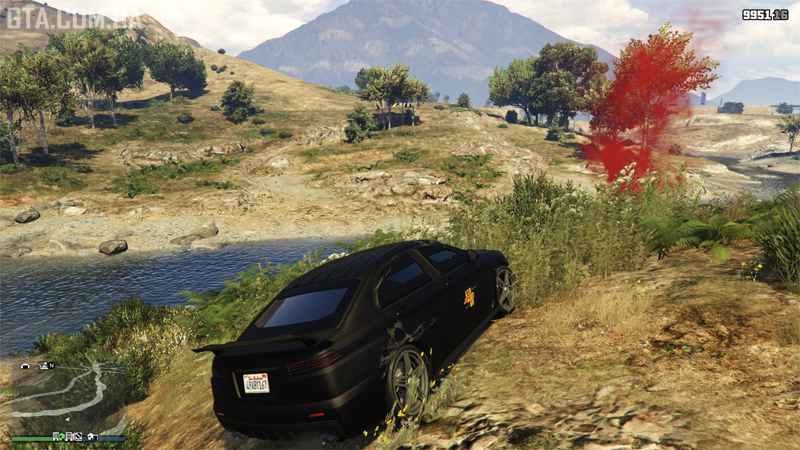Select the green house blip on the minimap
This screenshot has height=450, width=800.
62,436
